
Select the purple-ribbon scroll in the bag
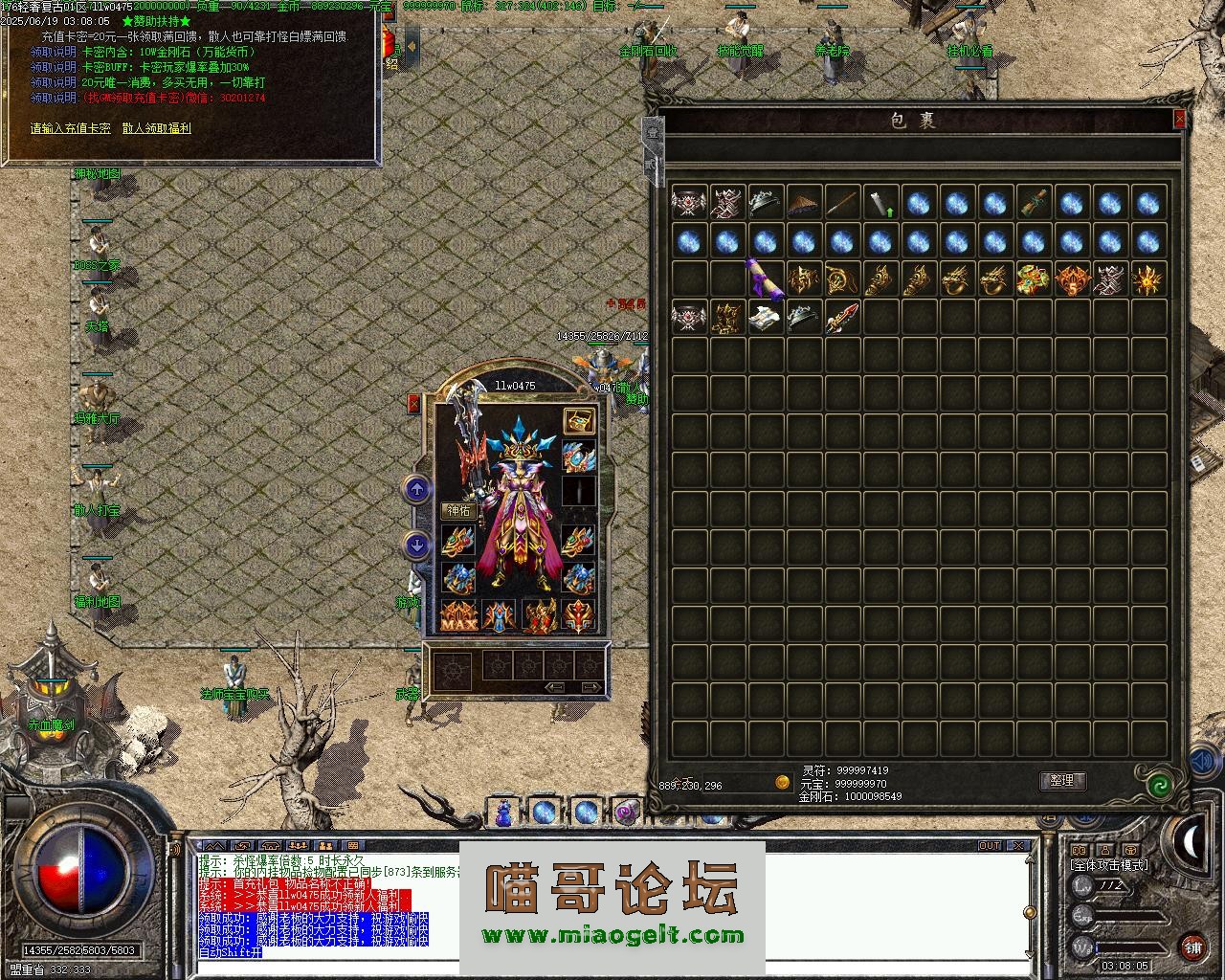click(766, 278)
